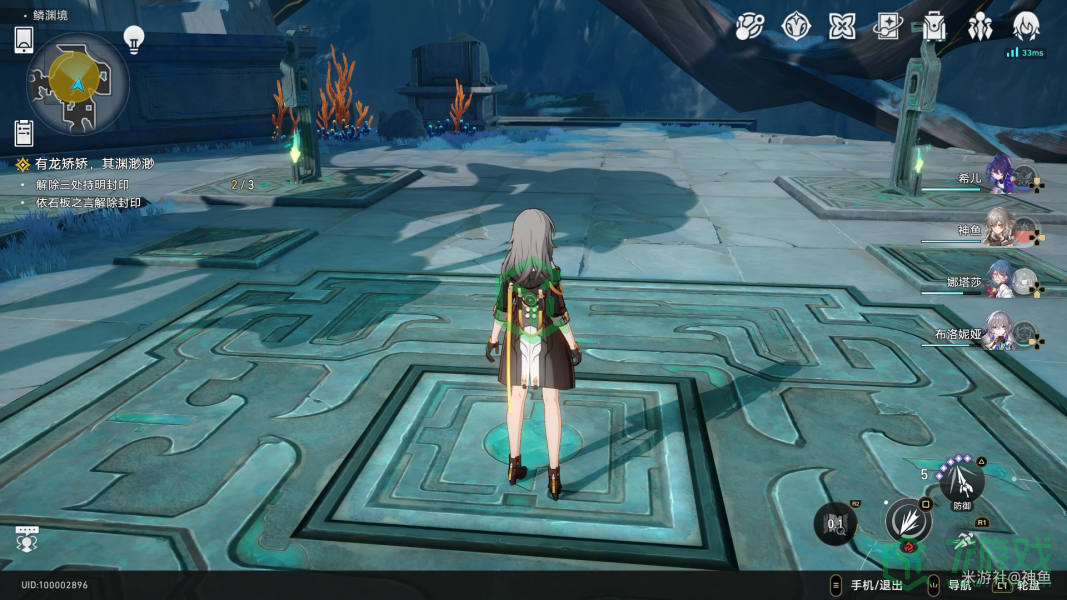
Task: Open the interastral guide compass icon
Action: click(x=796, y=26)
